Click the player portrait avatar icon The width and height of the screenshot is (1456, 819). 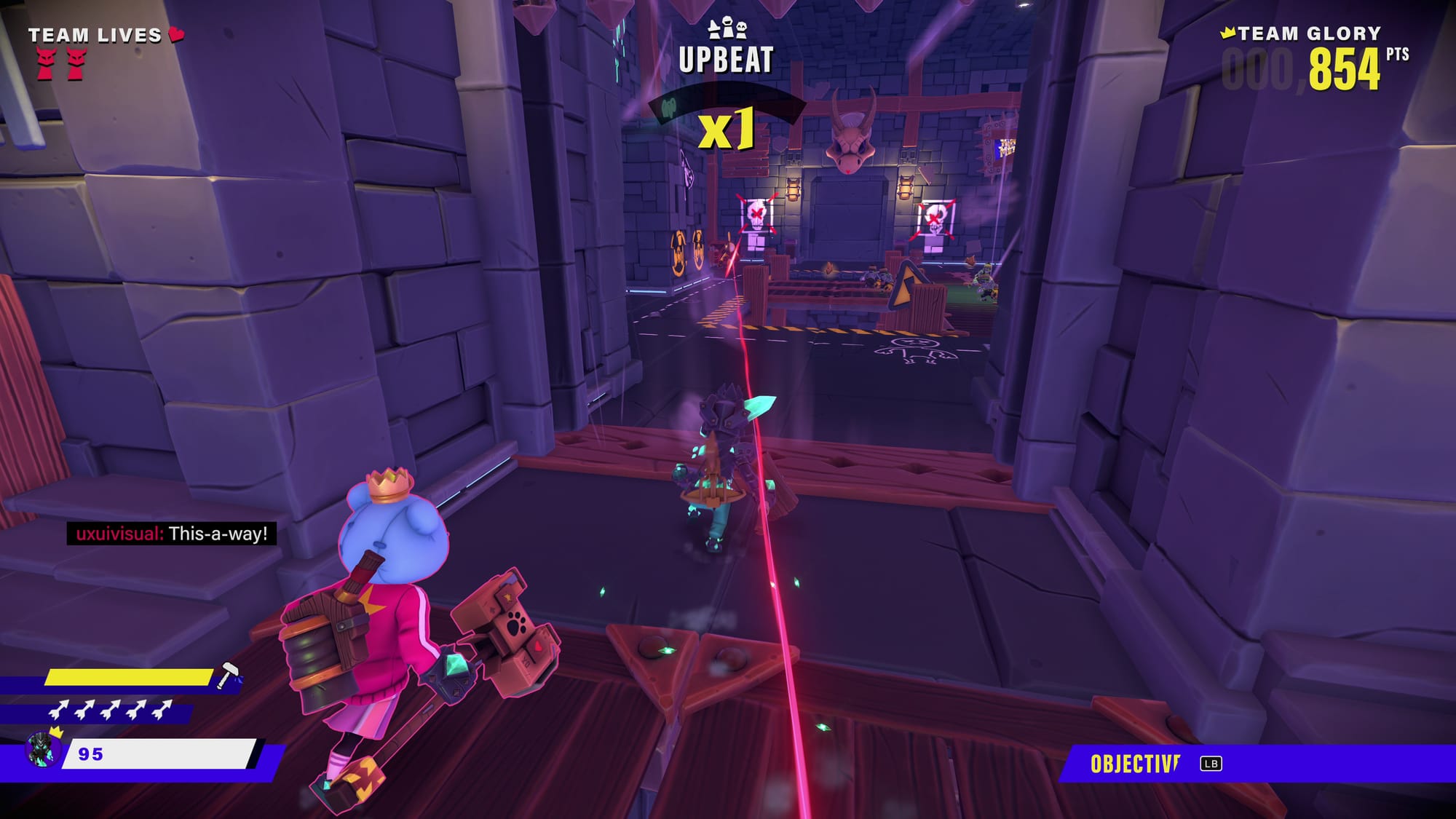point(41,750)
